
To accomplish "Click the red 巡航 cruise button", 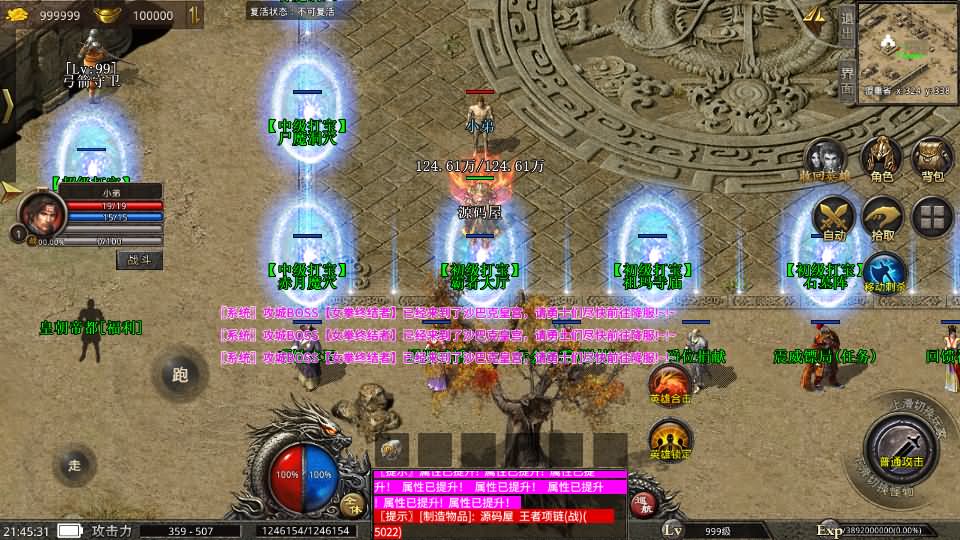I will pyautogui.click(x=645, y=506).
